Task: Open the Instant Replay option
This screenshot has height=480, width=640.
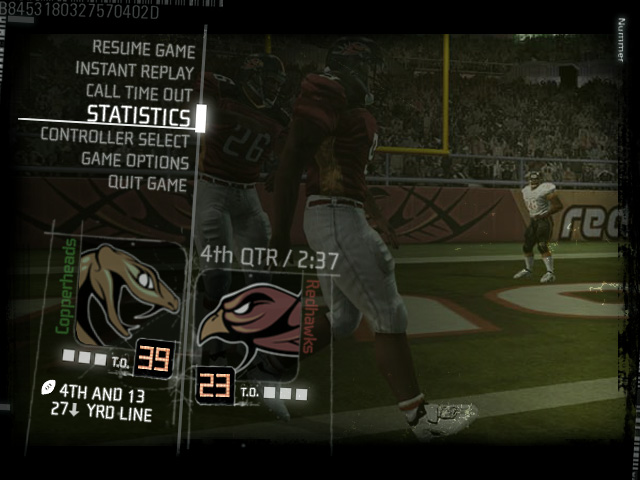Action: (134, 71)
